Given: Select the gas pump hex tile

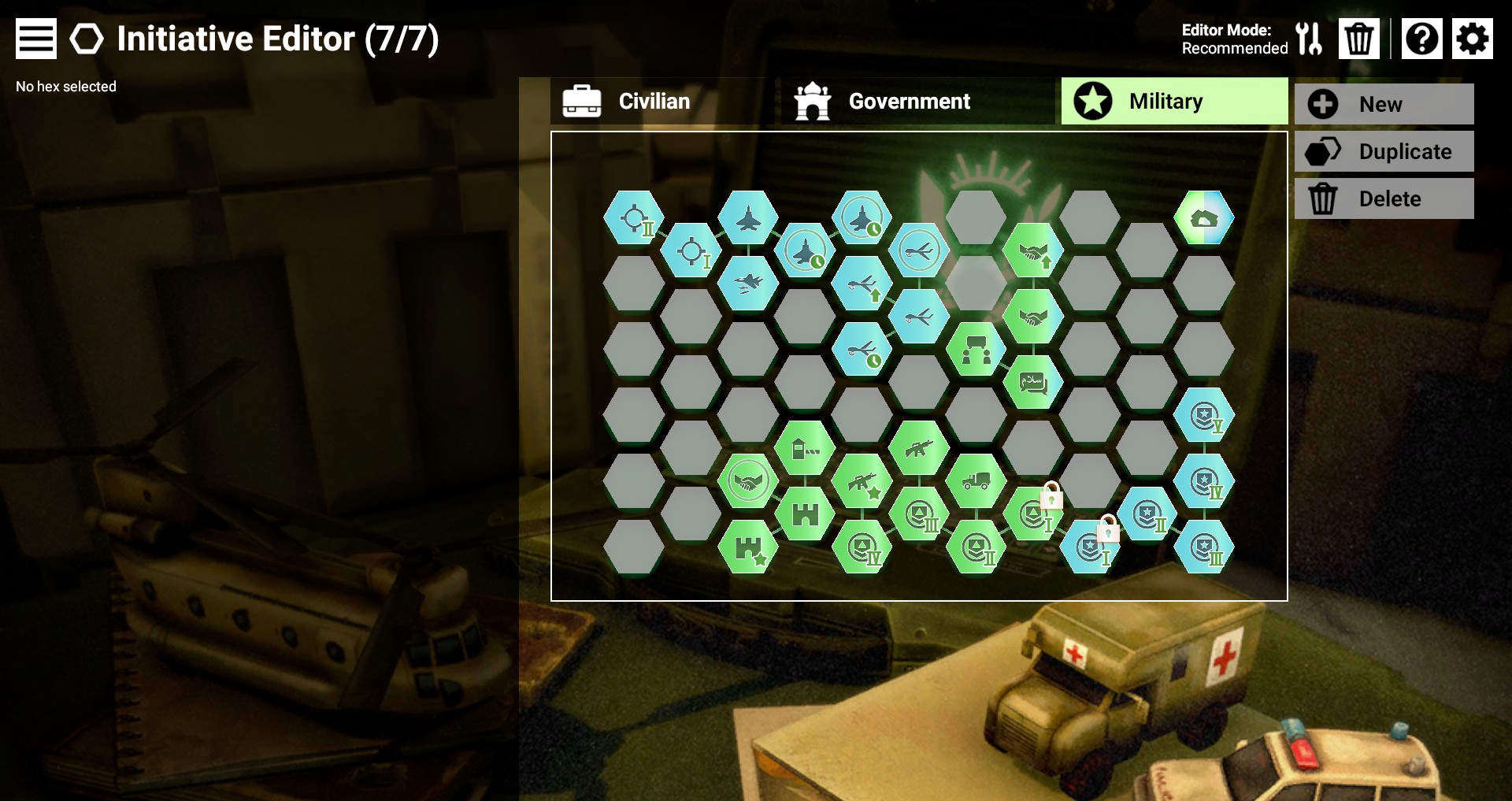Looking at the screenshot, I should pos(804,449).
